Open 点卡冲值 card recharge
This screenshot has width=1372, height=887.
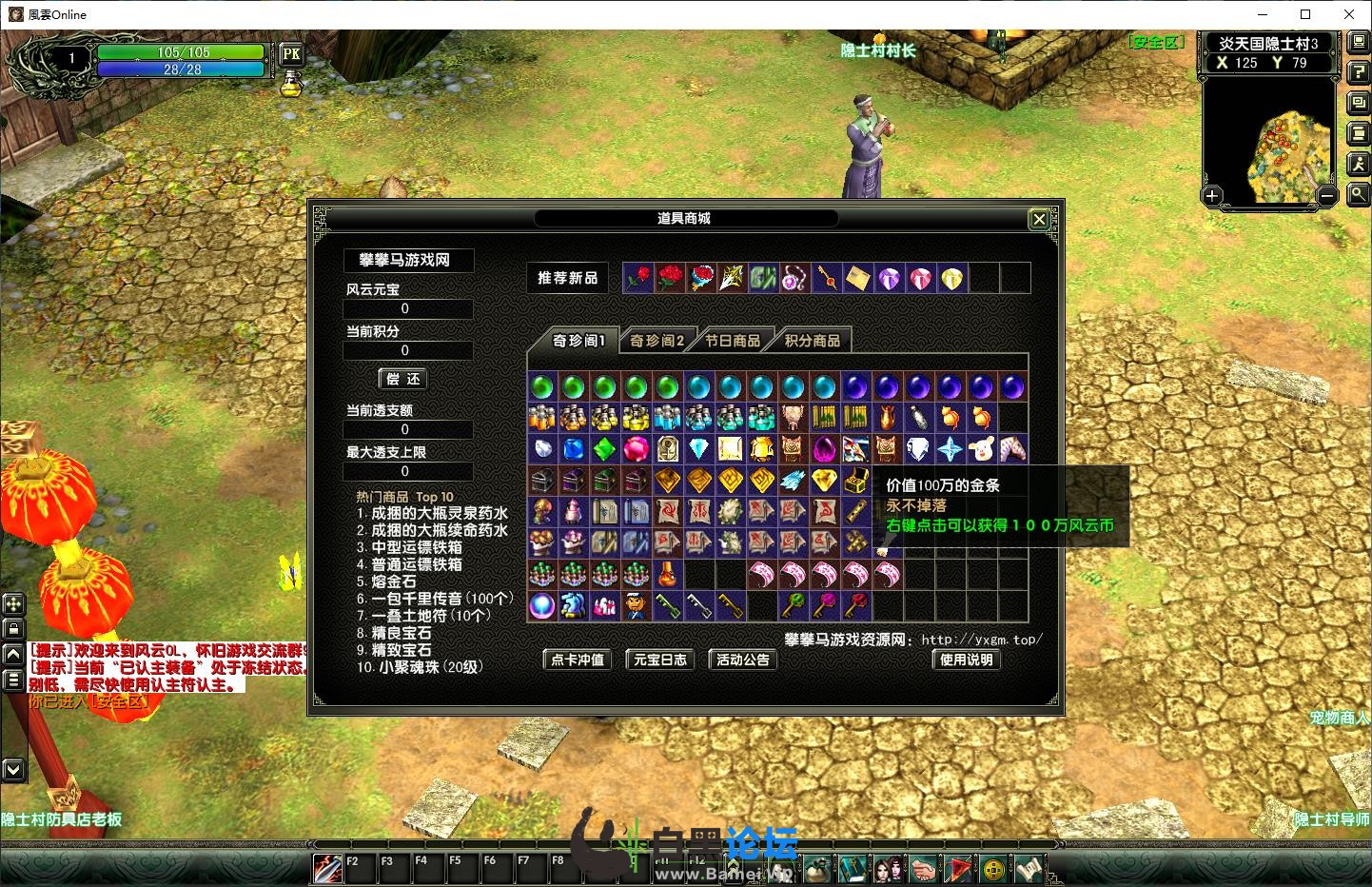click(x=578, y=660)
